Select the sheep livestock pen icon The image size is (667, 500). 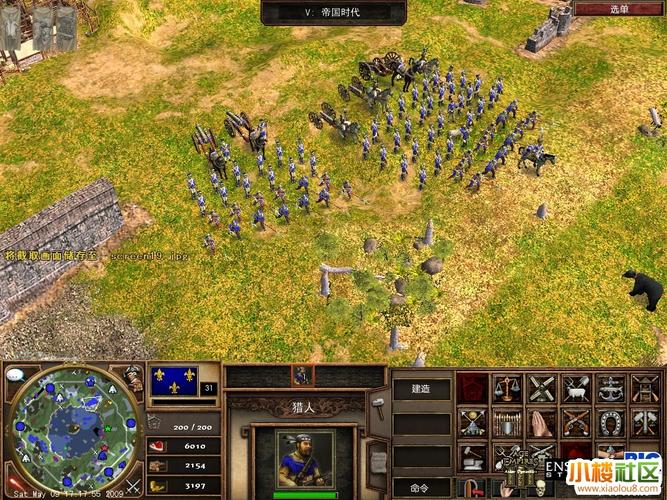pos(575,388)
